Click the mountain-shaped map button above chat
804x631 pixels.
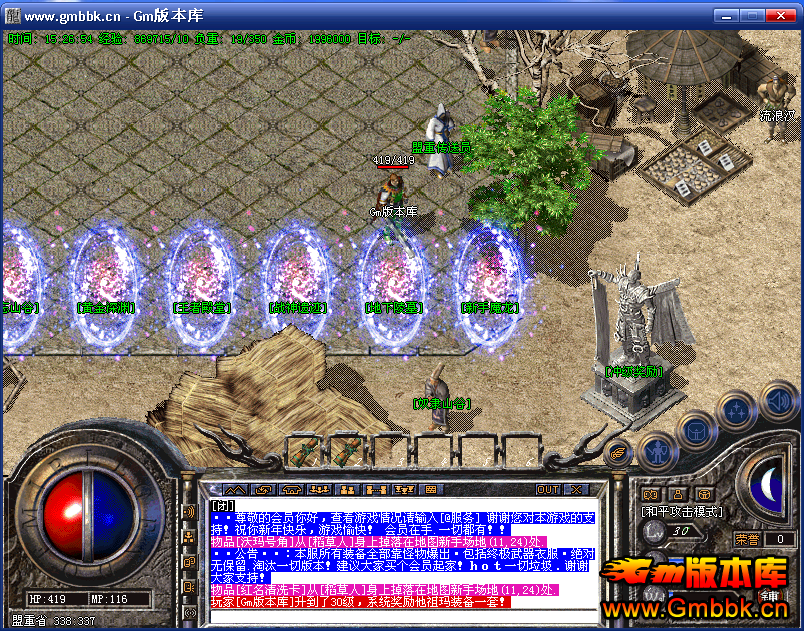click(235, 490)
